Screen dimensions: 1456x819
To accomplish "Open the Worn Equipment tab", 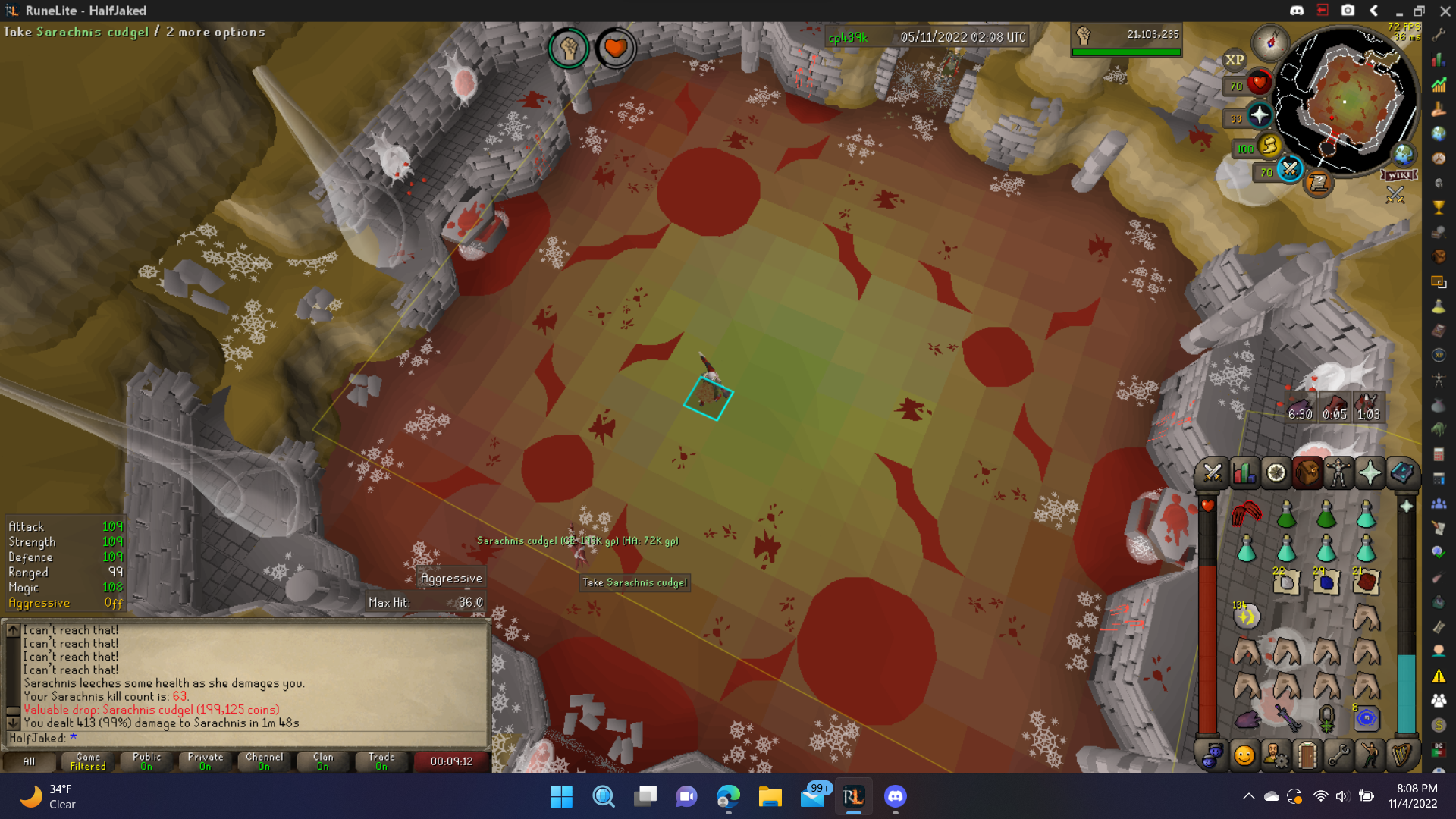I will point(1338,473).
